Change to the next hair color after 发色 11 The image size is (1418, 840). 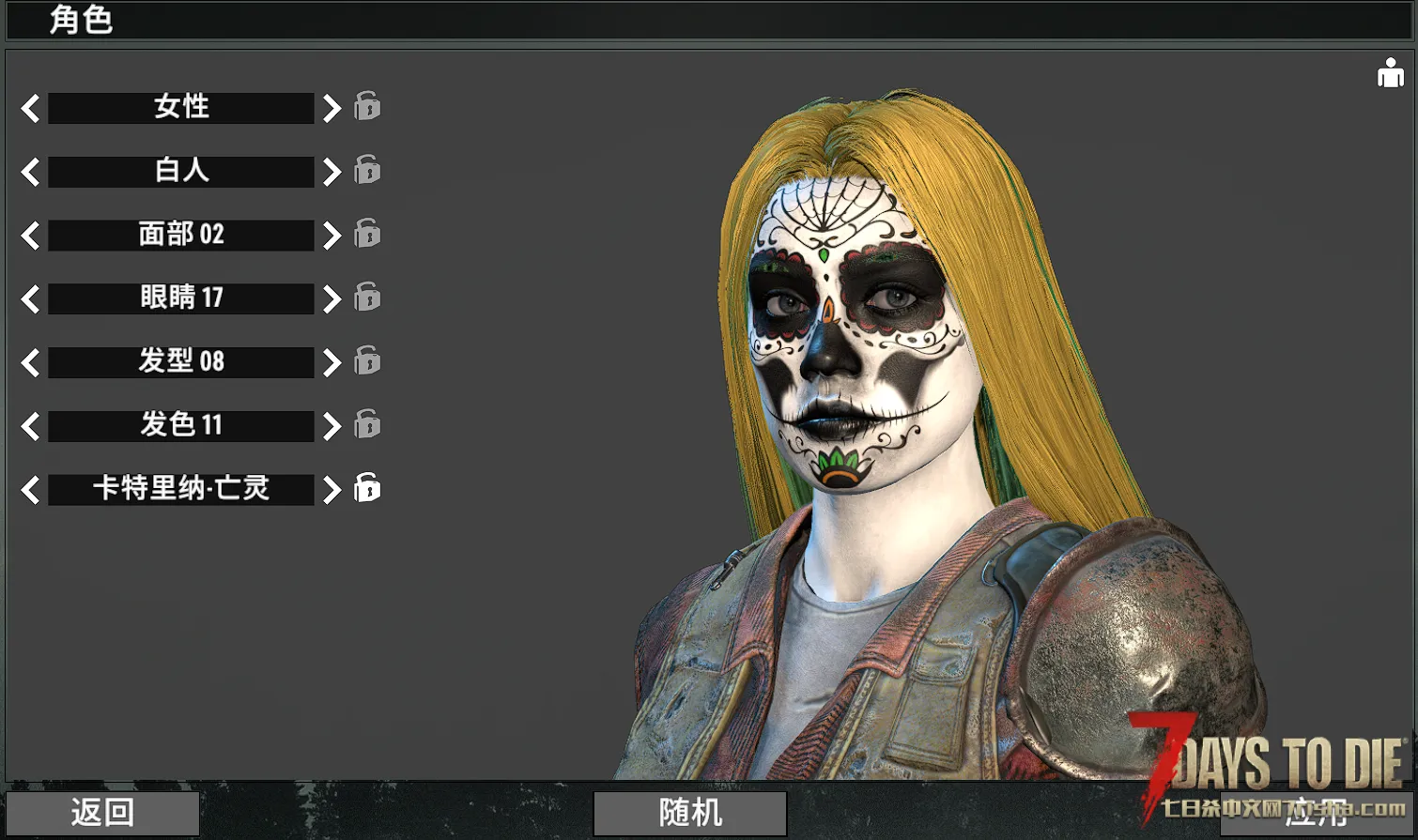pyautogui.click(x=331, y=426)
